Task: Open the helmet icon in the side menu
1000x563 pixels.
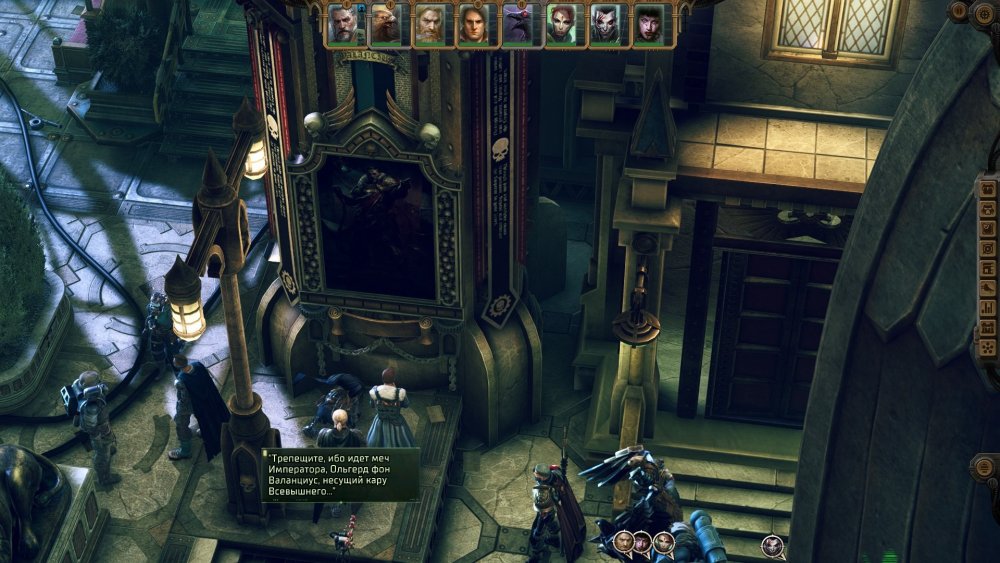Action: (988, 208)
